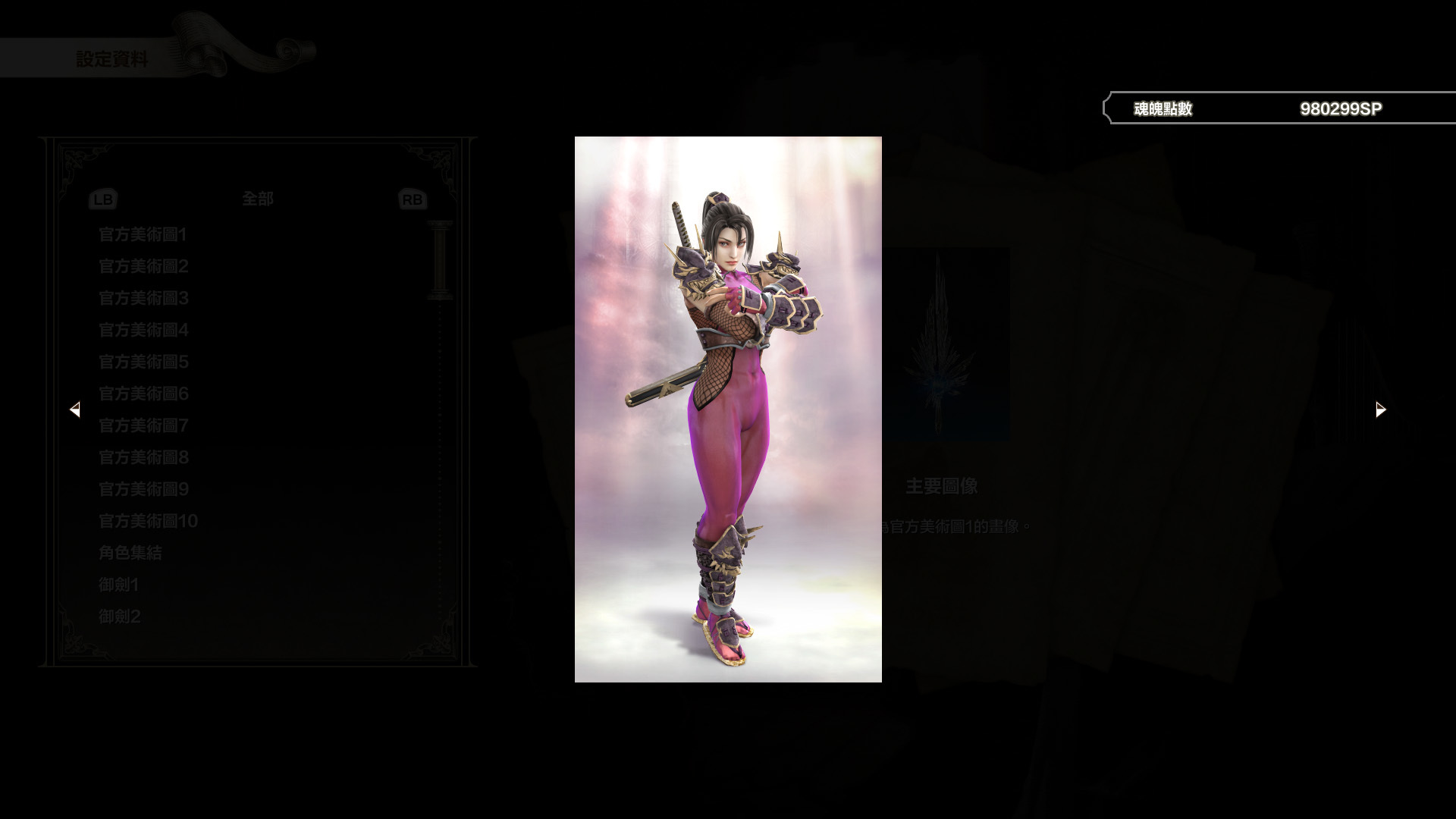1456x819 pixels.
Task: Select 官方美術圖5 from the list
Action: coord(143,362)
